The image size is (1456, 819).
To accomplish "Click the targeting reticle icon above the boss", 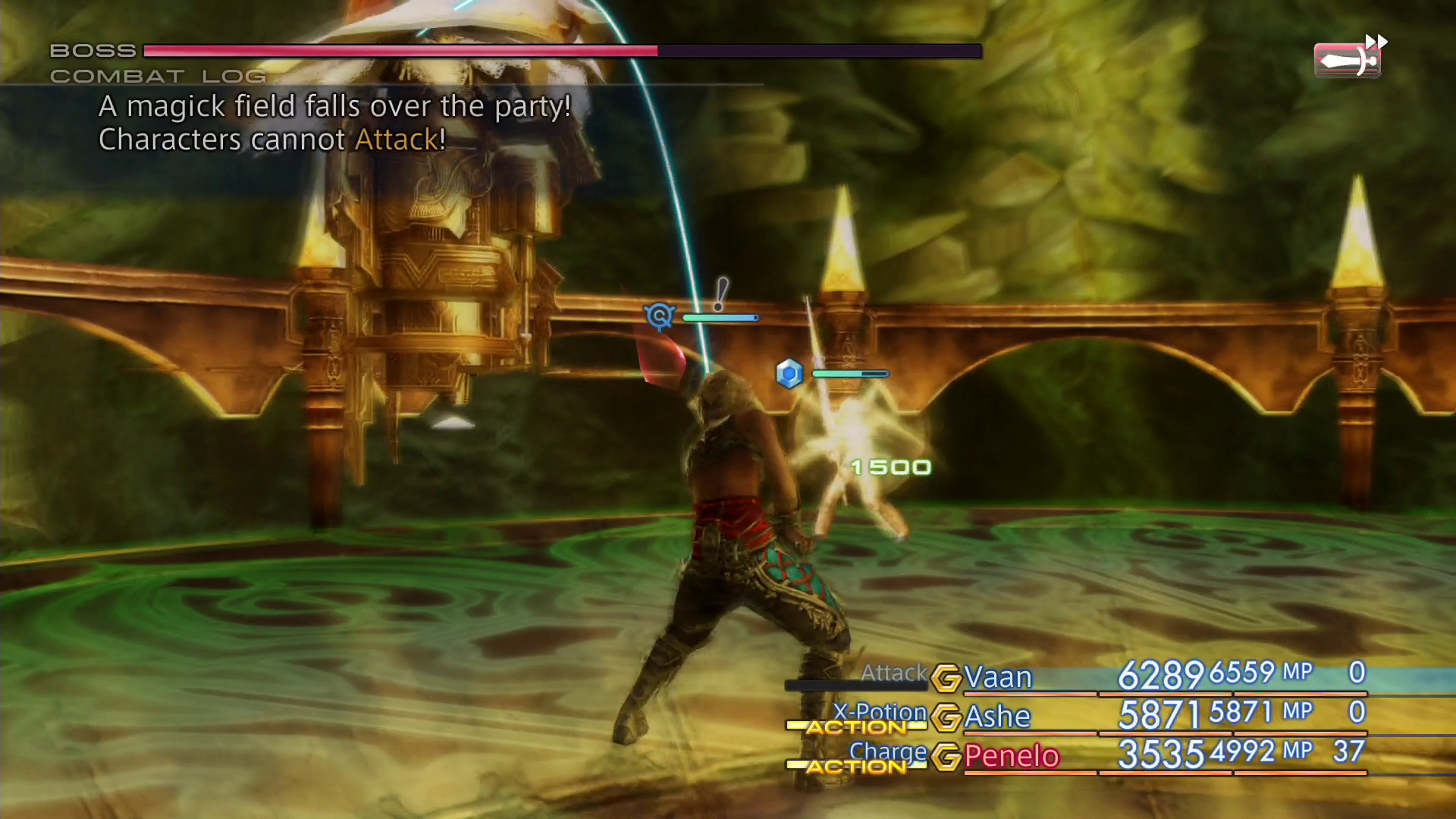I will (x=659, y=317).
